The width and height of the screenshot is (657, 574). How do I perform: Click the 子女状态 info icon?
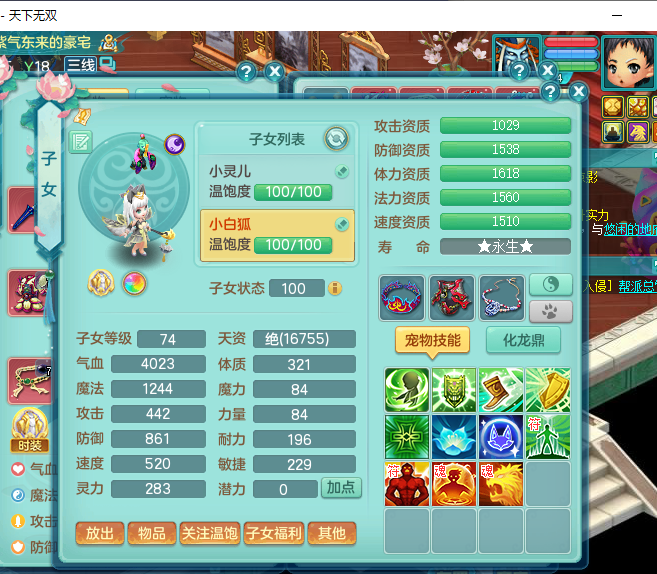(x=335, y=288)
